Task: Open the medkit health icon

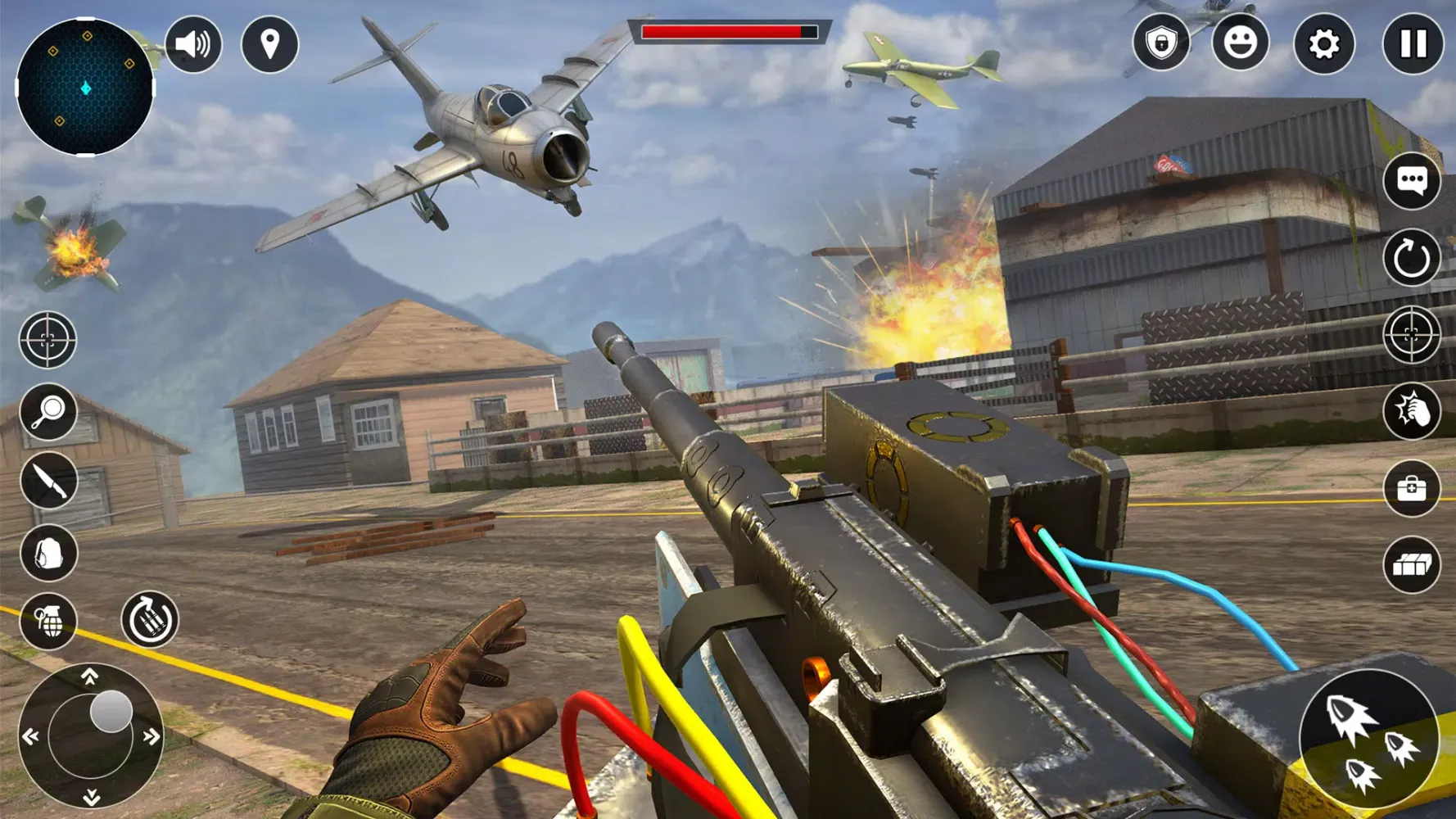Action: coord(1410,488)
